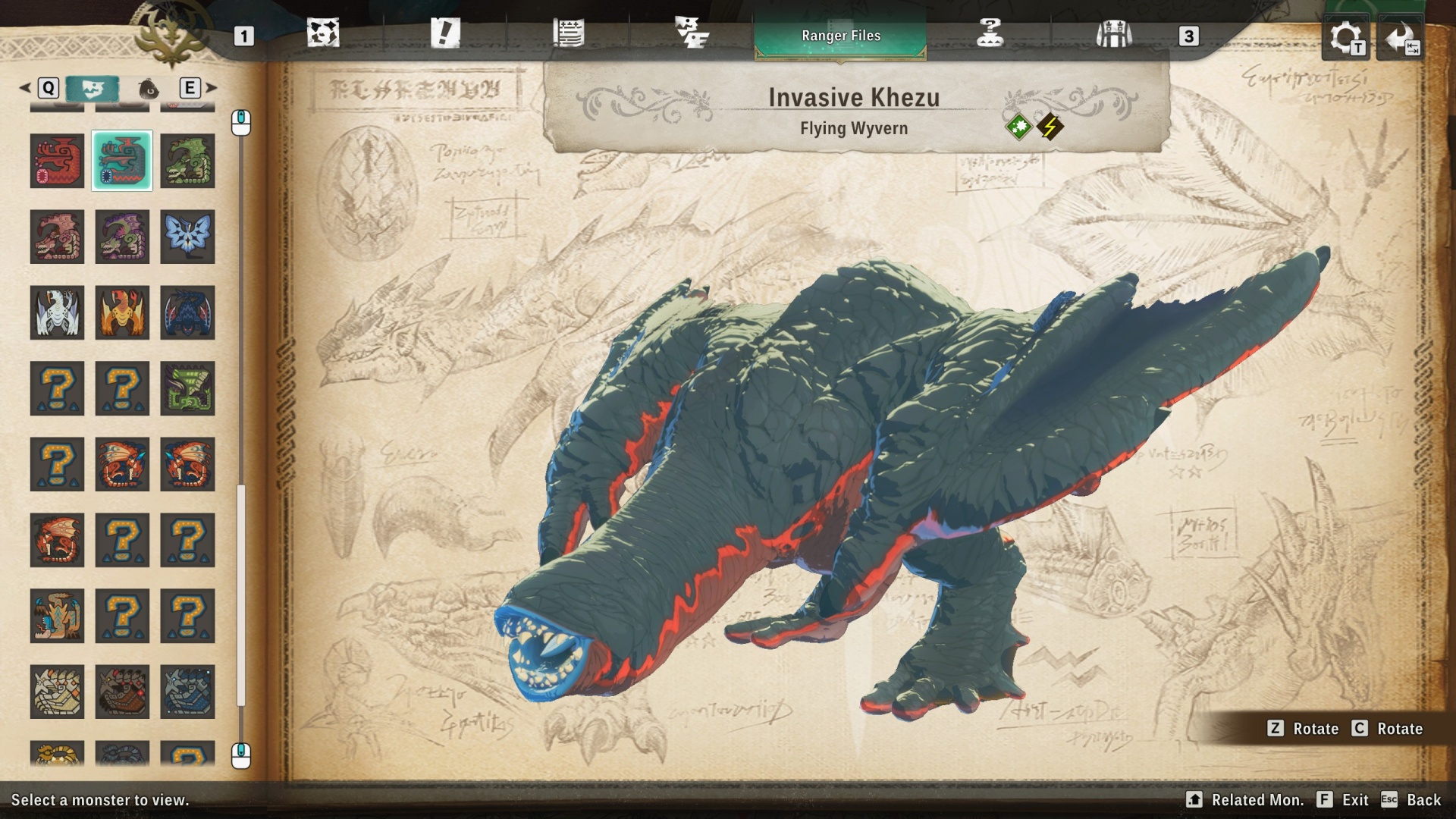Image resolution: width=1456 pixels, height=819 pixels.
Task: Select the red wyvern monster thumbnail
Action: click(57, 161)
